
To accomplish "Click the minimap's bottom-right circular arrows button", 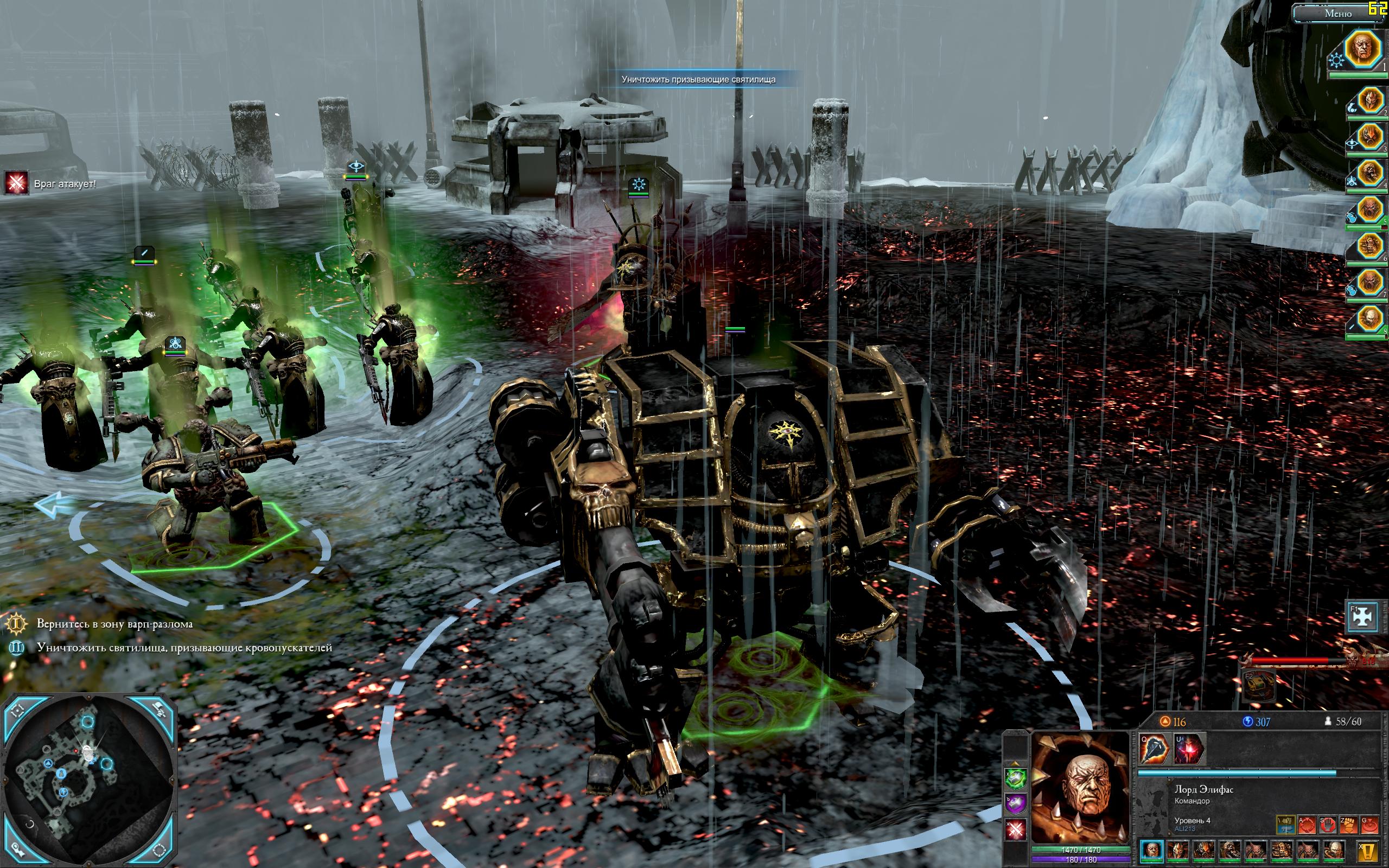I will coord(159,849).
